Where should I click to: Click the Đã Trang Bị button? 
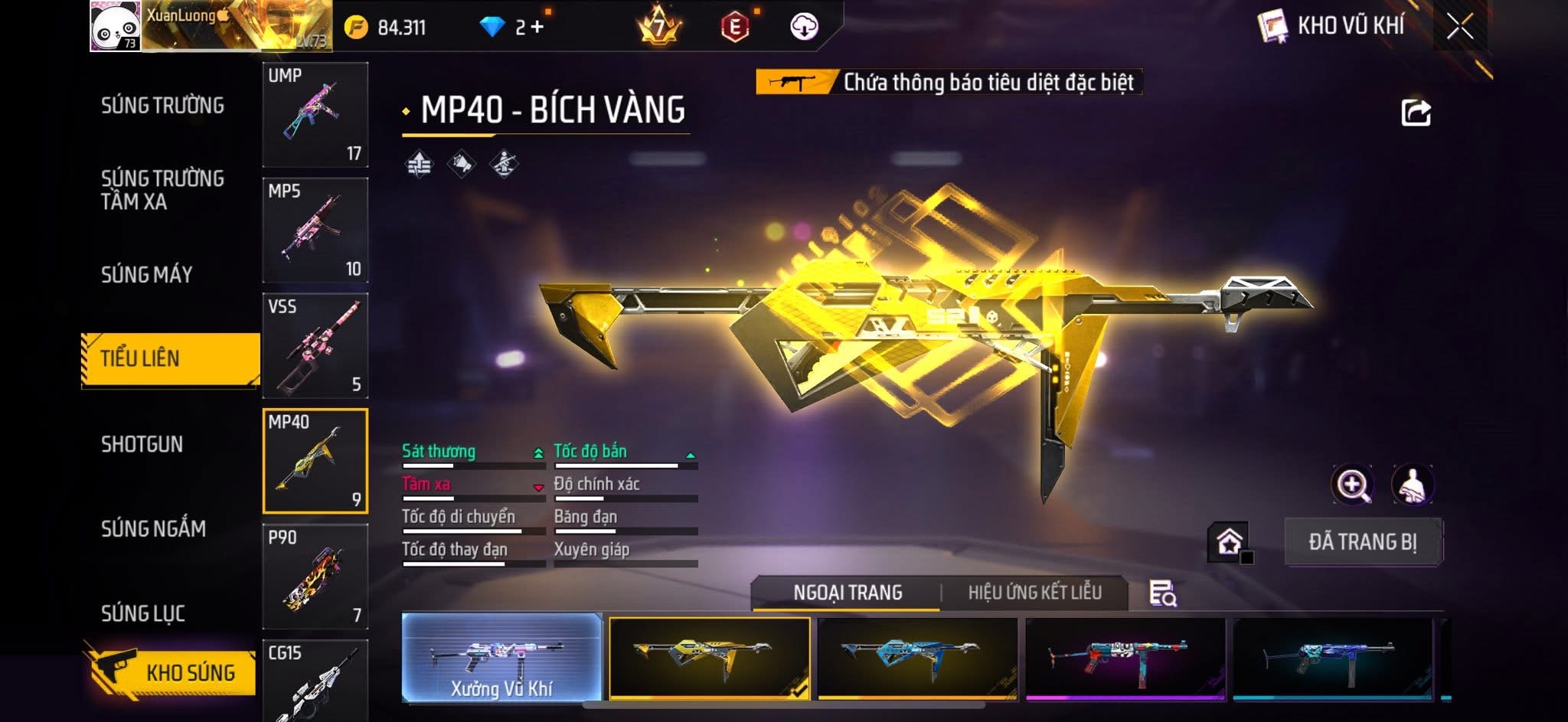pos(1362,542)
